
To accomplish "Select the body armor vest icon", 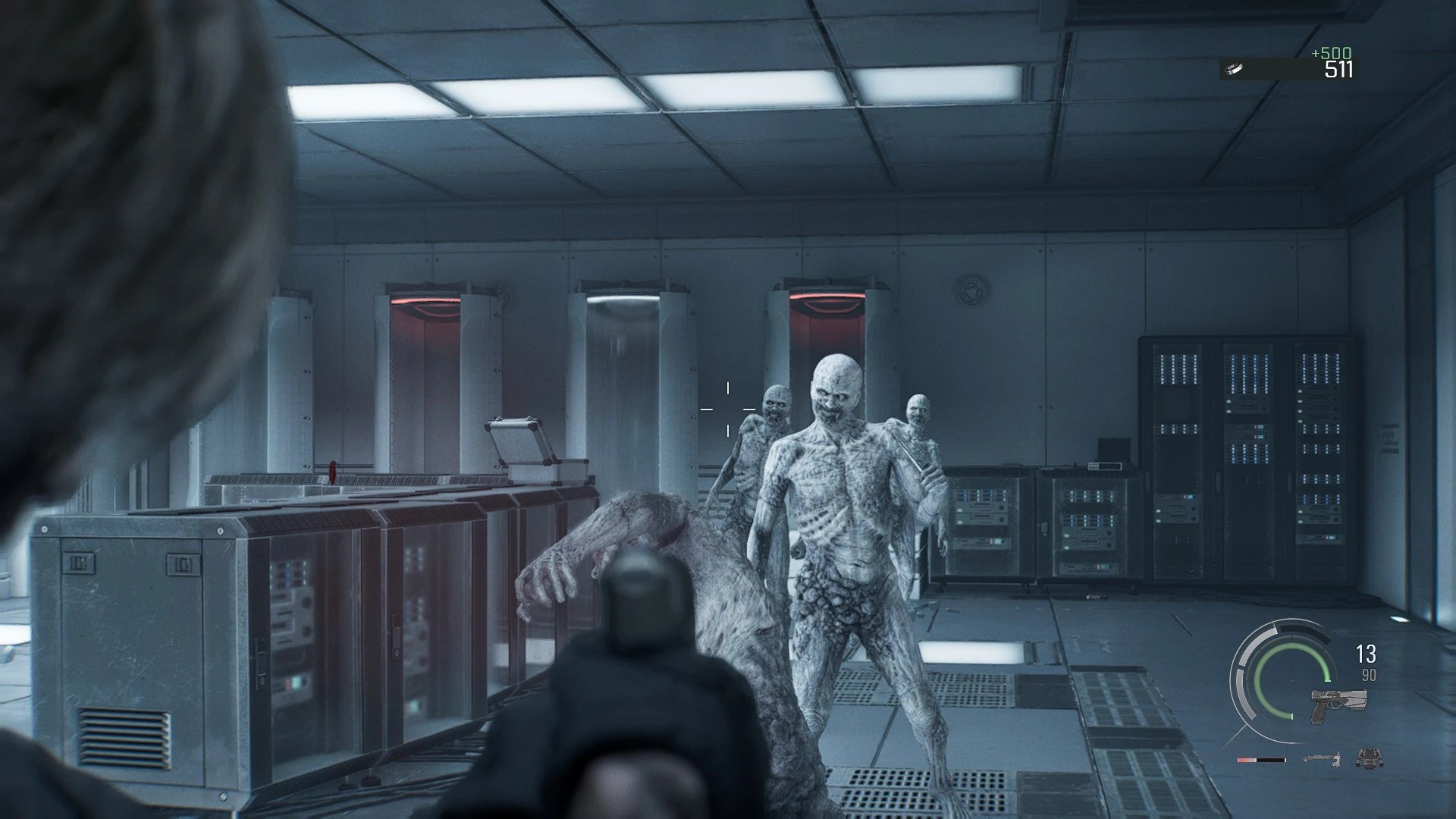I will 1368,758.
